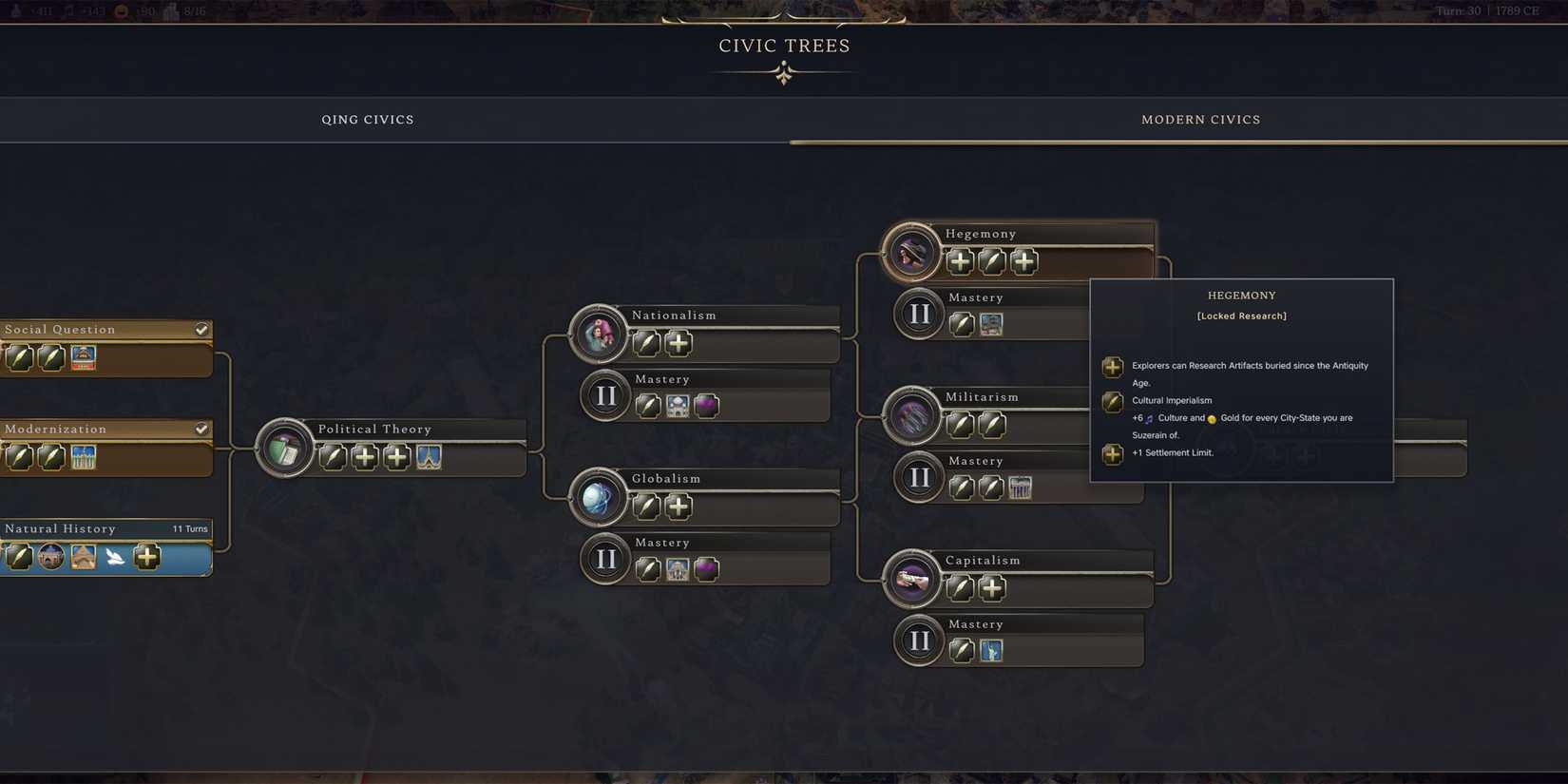Click the Natural History civic entry
The width and height of the screenshot is (1568, 784).
86,528
